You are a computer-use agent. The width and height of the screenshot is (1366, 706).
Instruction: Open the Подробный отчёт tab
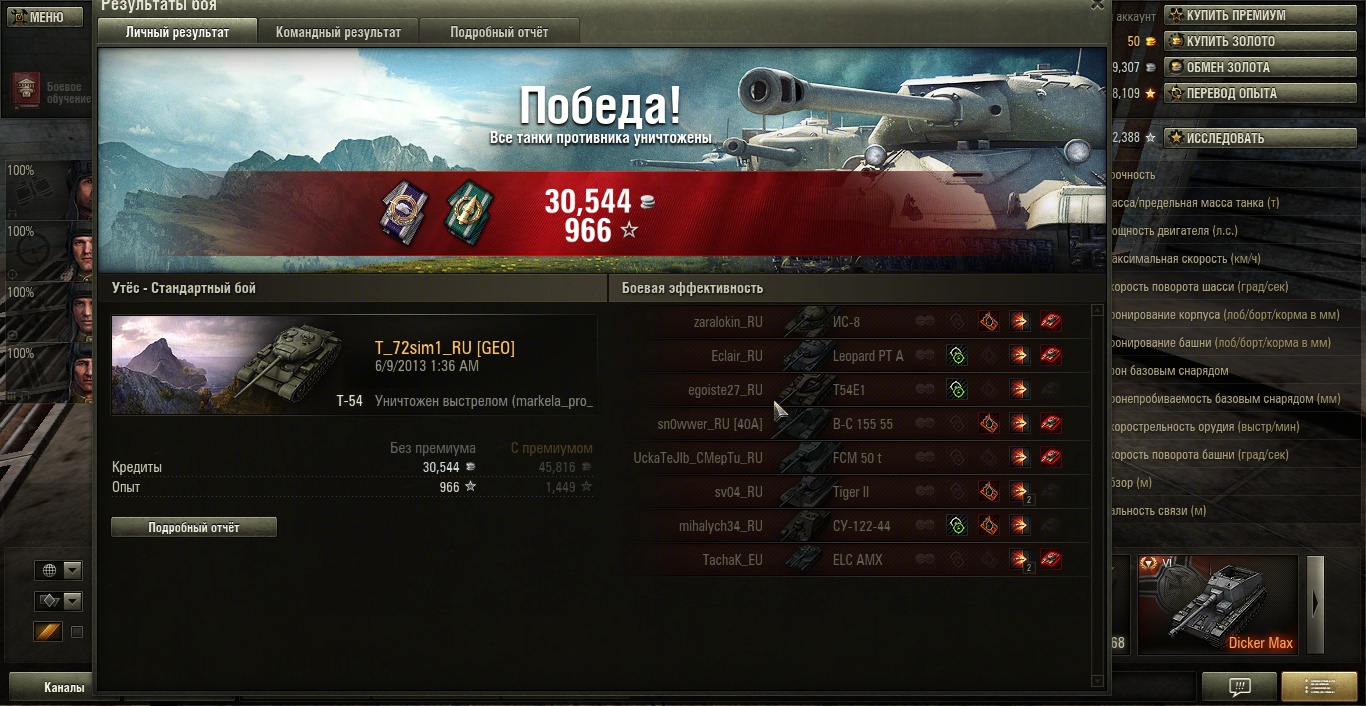[x=498, y=32]
